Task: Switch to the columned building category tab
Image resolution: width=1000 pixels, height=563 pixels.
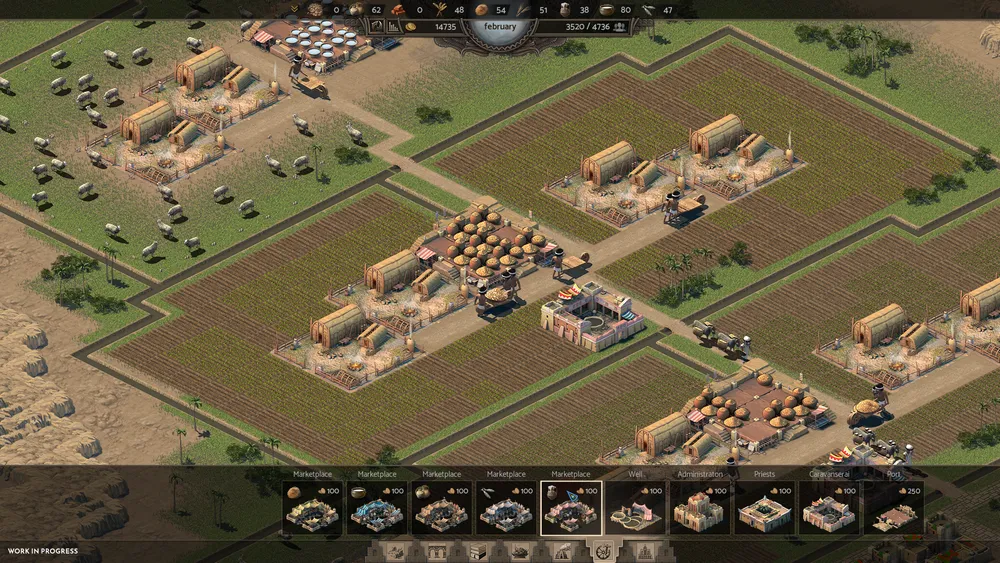Action: (x=439, y=552)
